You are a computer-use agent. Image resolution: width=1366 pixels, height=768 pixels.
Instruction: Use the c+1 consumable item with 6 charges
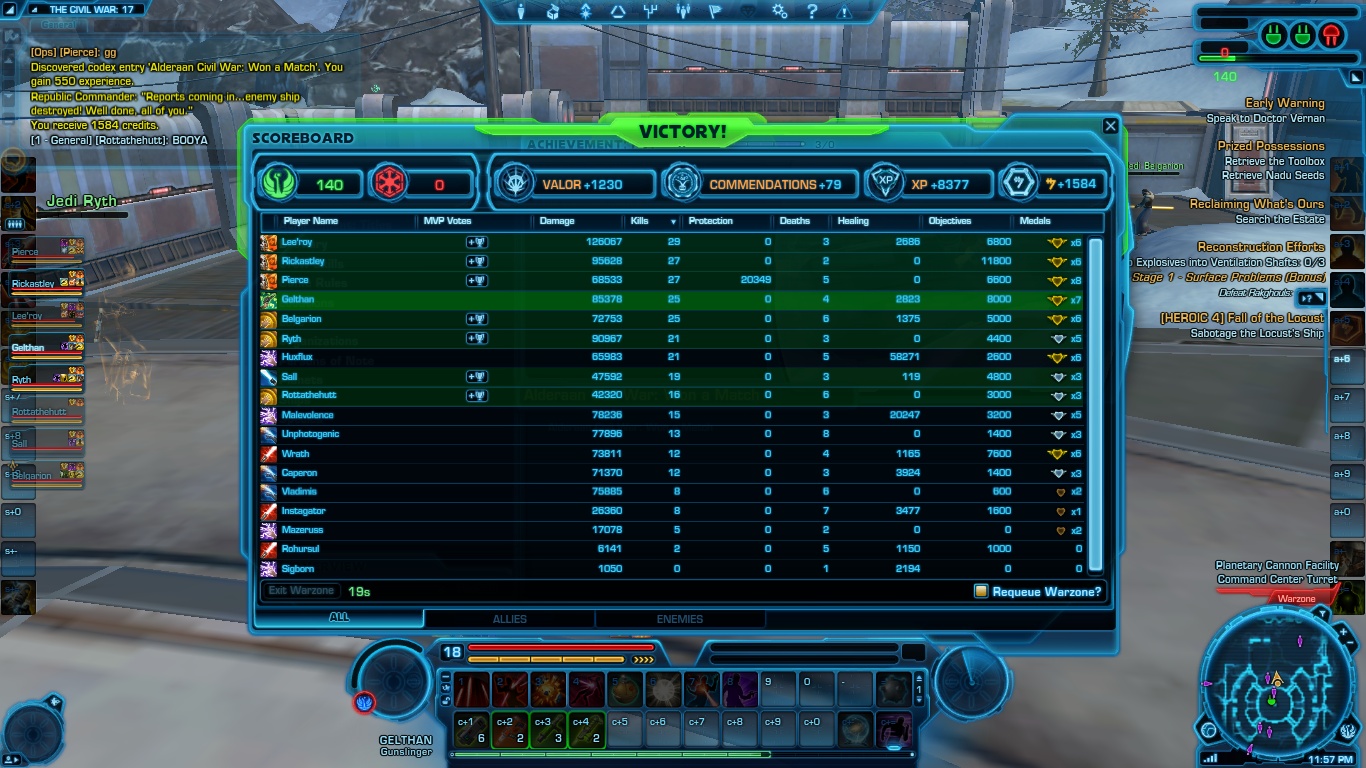click(x=471, y=730)
